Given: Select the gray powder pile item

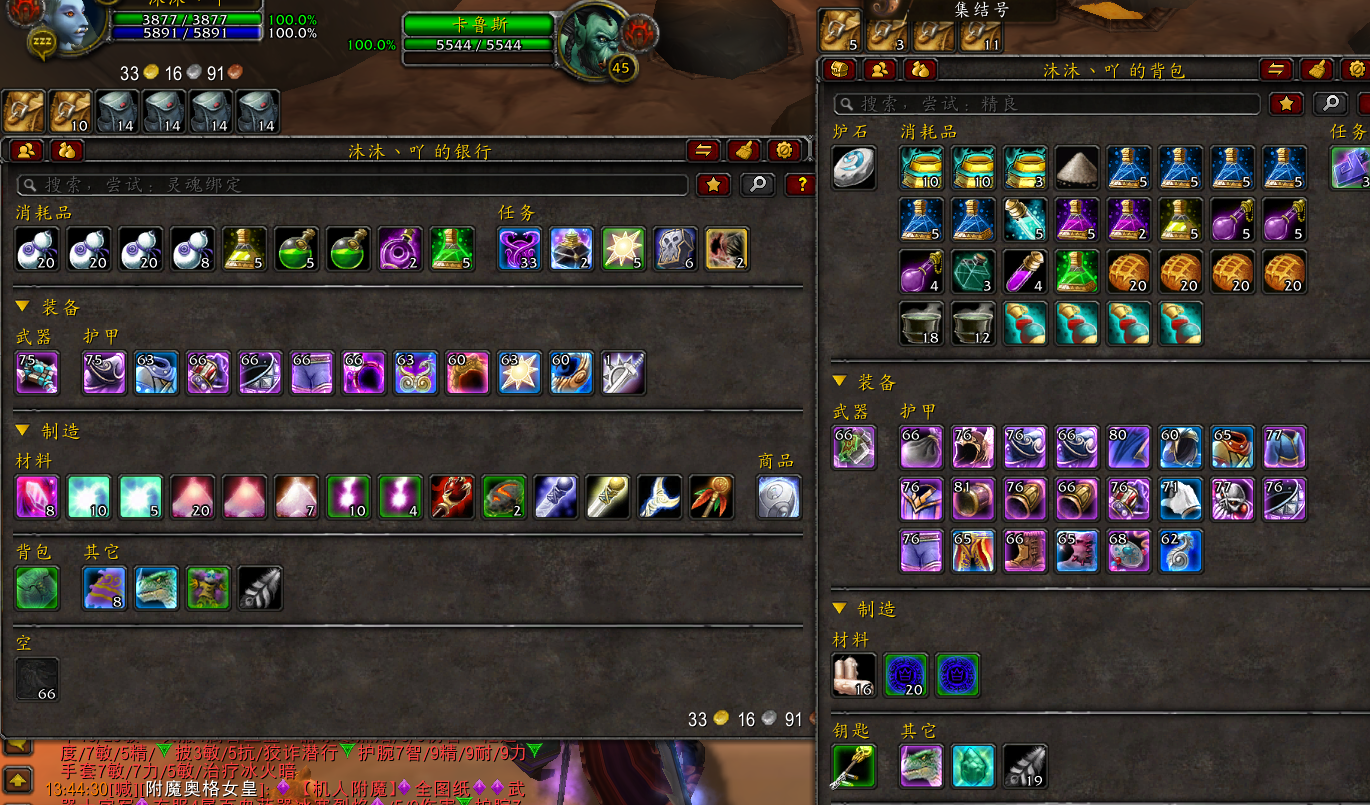Looking at the screenshot, I should pos(1077,167).
